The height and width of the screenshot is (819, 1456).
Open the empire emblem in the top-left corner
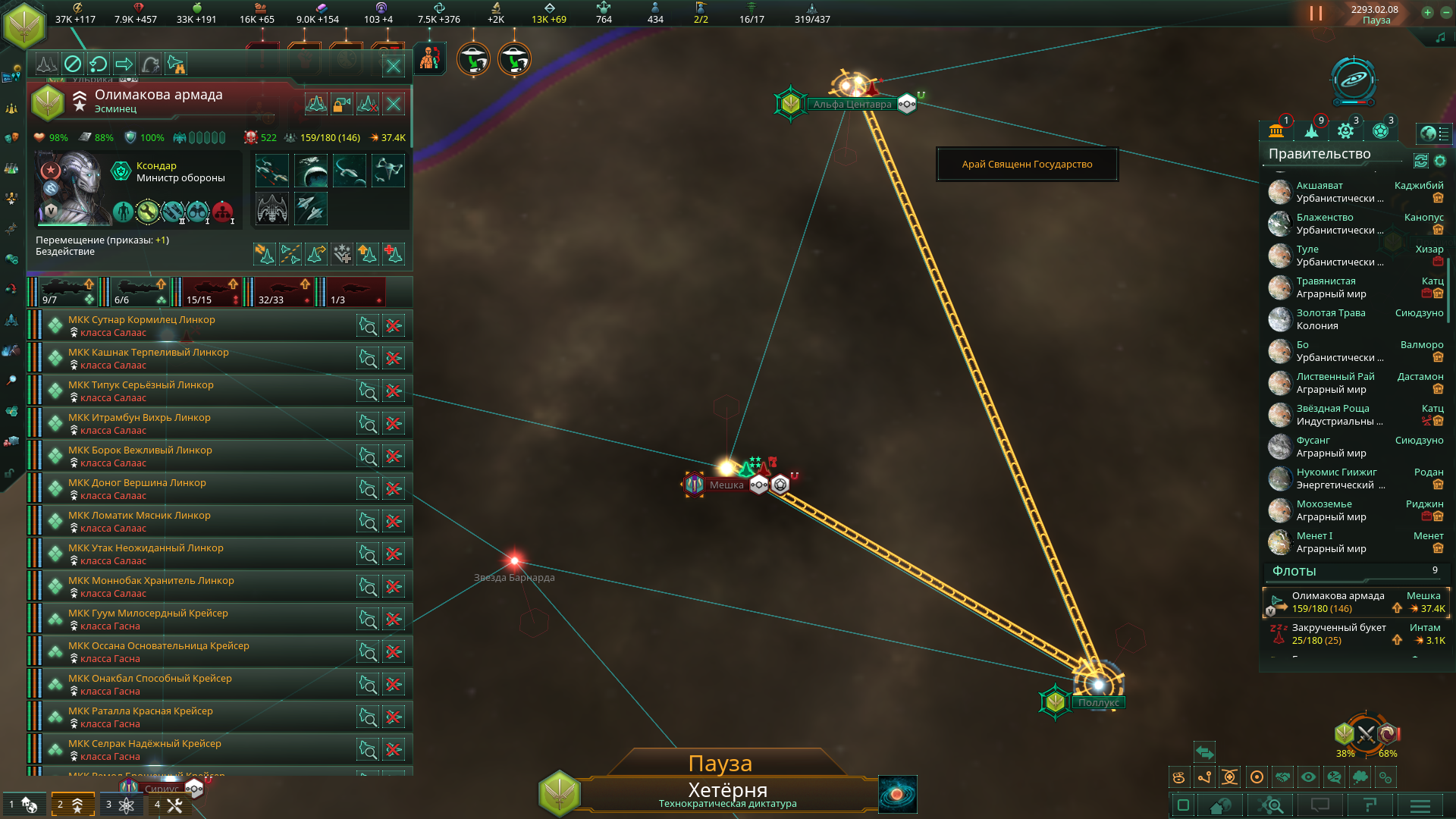pyautogui.click(x=24, y=24)
